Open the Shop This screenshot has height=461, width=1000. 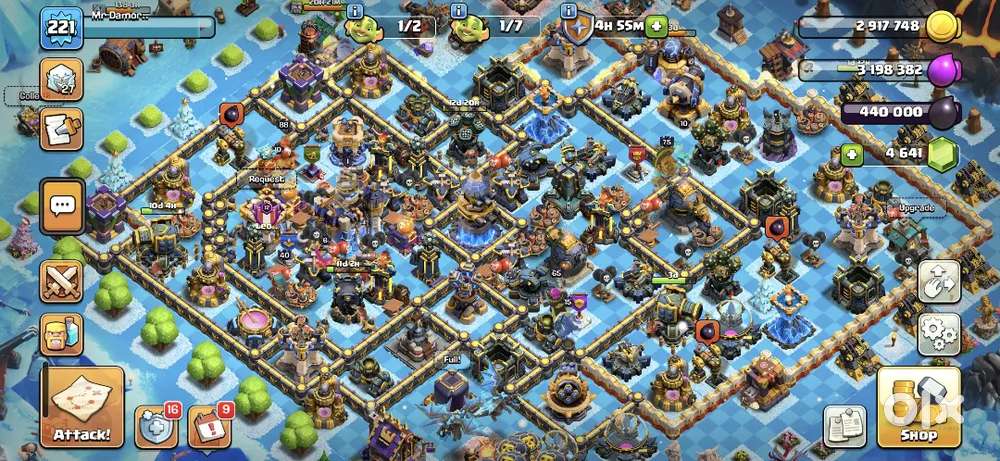(919, 407)
